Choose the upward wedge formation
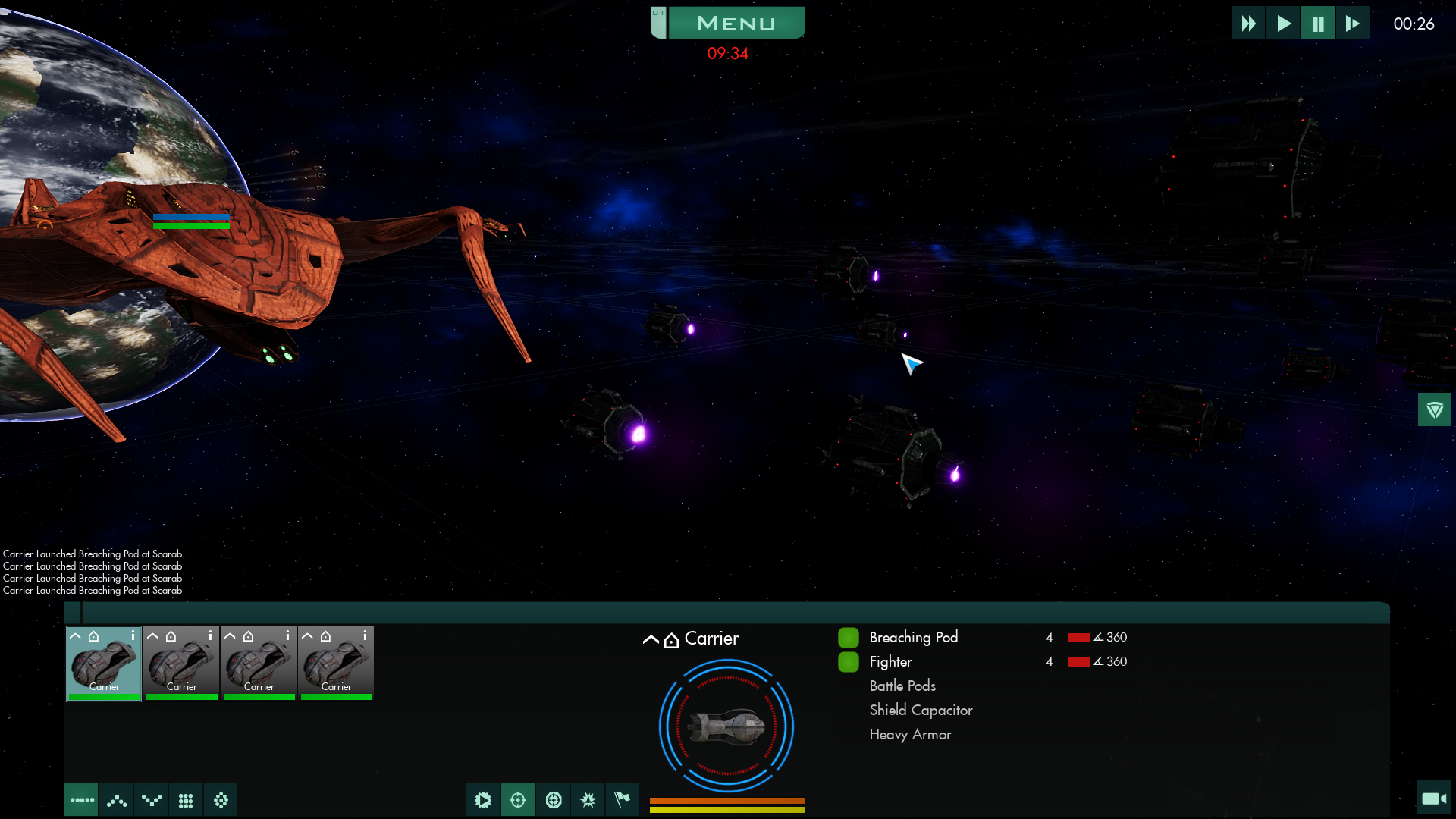The height and width of the screenshot is (819, 1456). tap(116, 800)
